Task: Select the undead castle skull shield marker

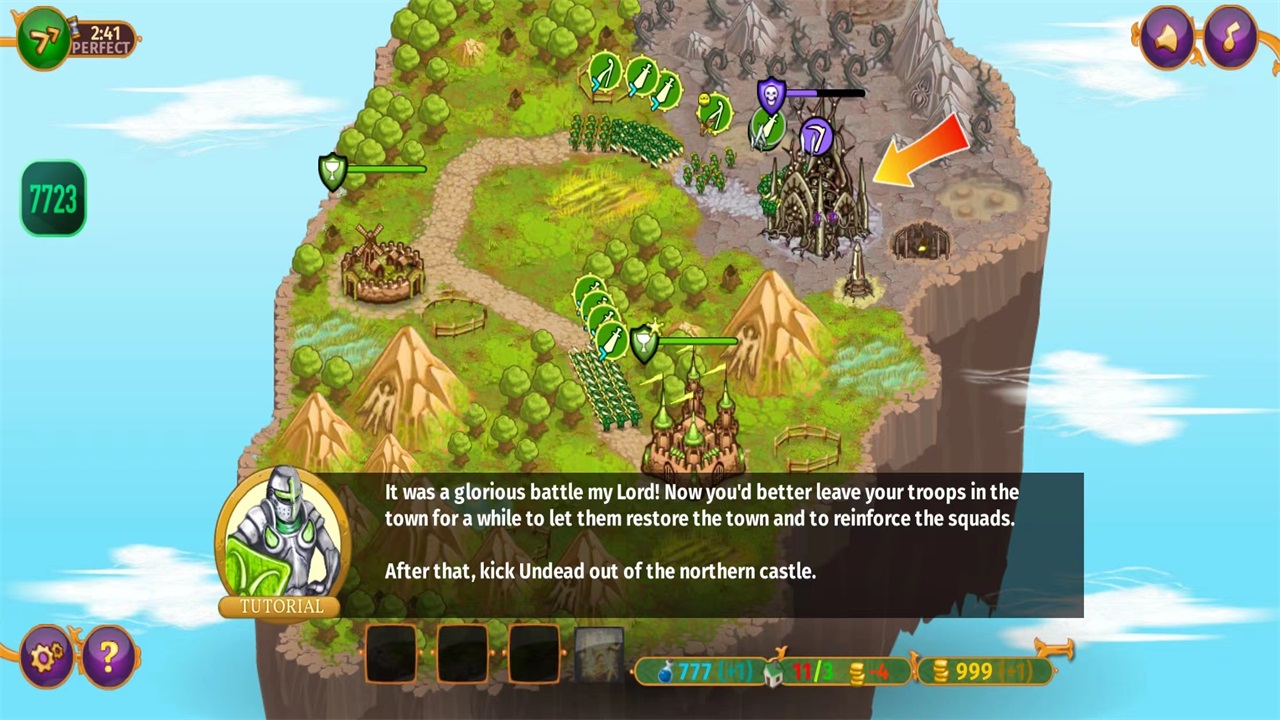Action: coord(771,96)
